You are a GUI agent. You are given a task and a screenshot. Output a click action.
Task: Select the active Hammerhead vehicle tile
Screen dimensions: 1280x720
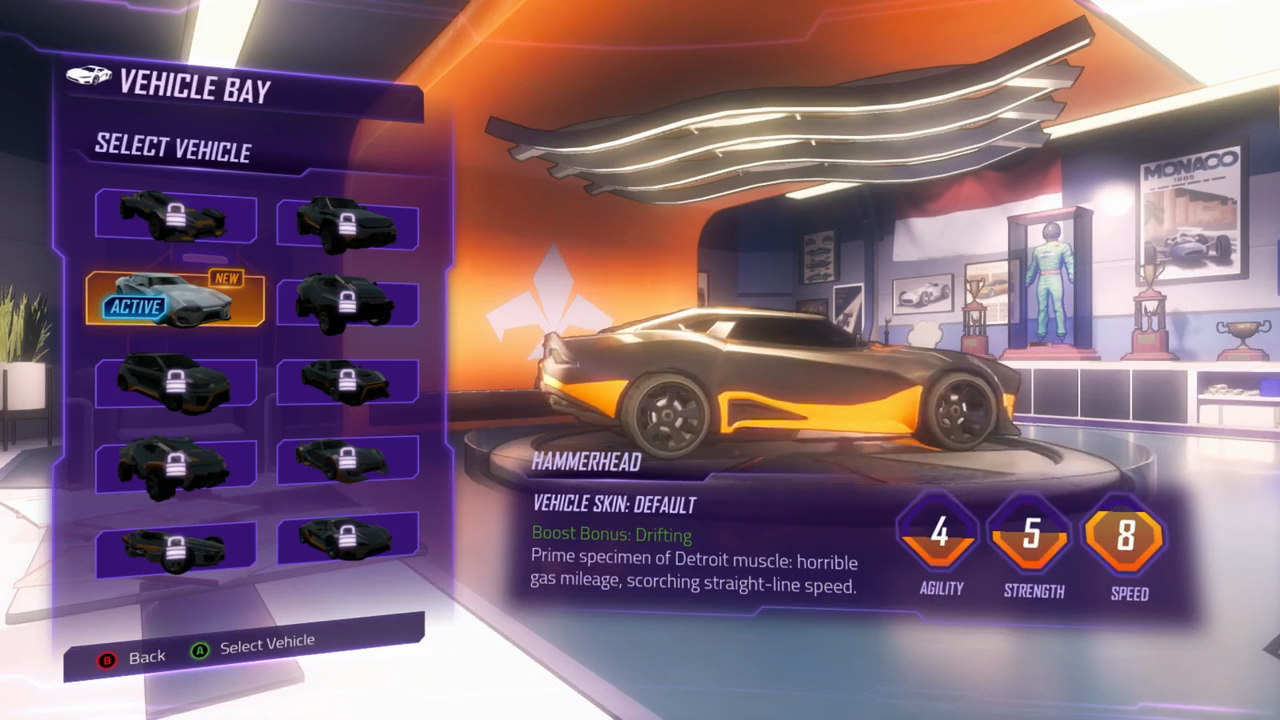coord(175,298)
